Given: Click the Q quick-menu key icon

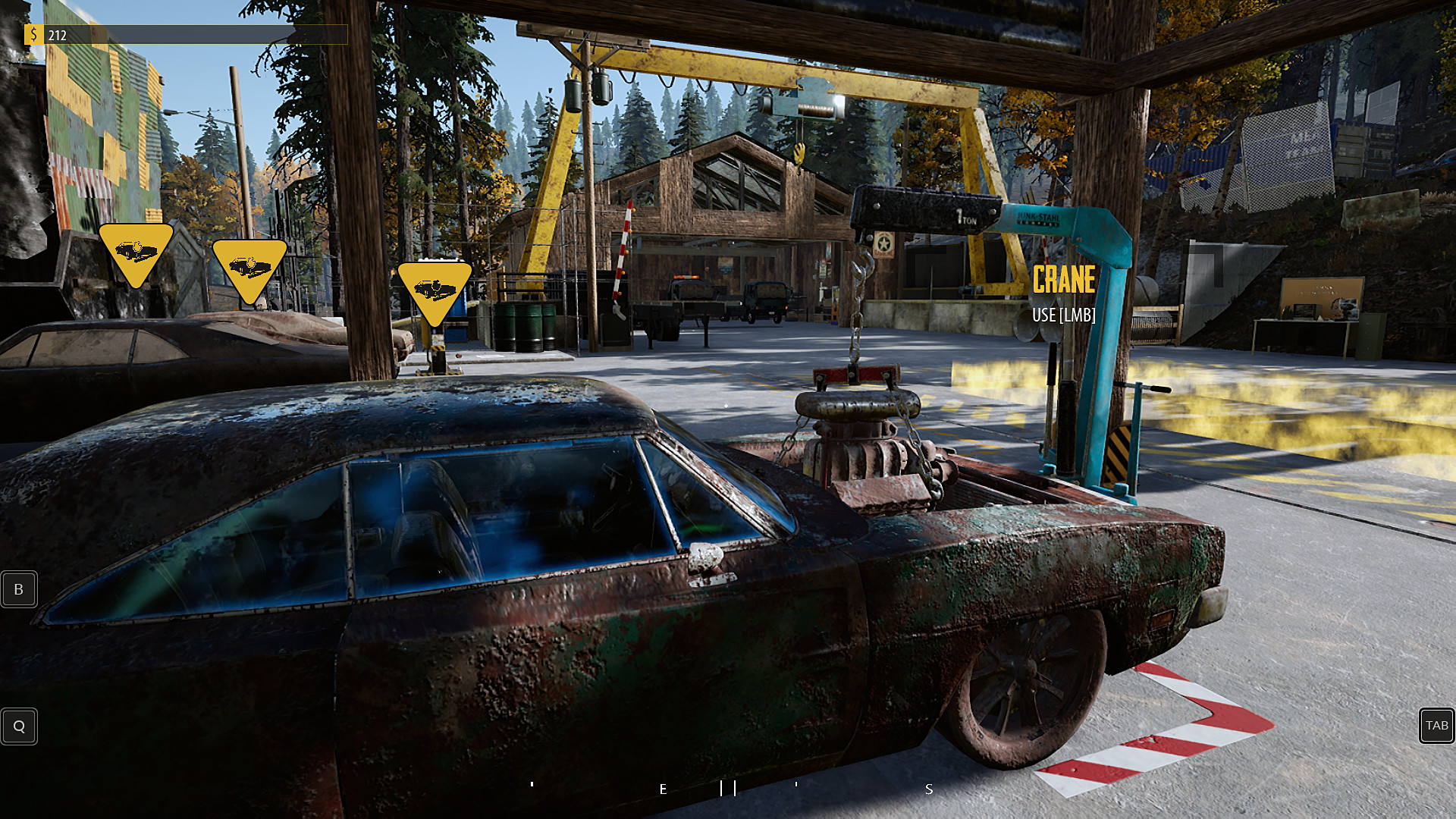Looking at the screenshot, I should tap(19, 726).
